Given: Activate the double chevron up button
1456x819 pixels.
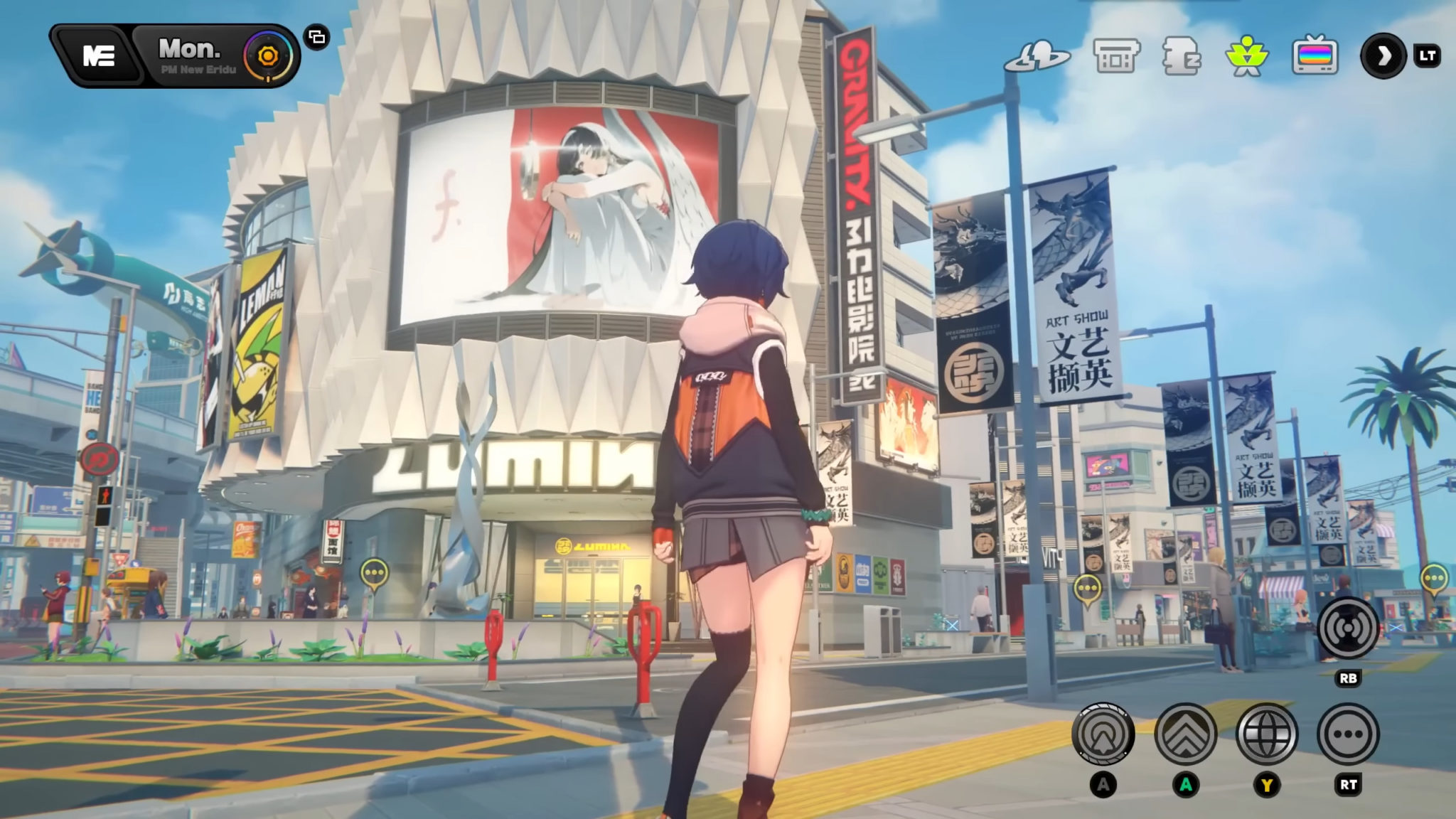Looking at the screenshot, I should (x=1185, y=734).
